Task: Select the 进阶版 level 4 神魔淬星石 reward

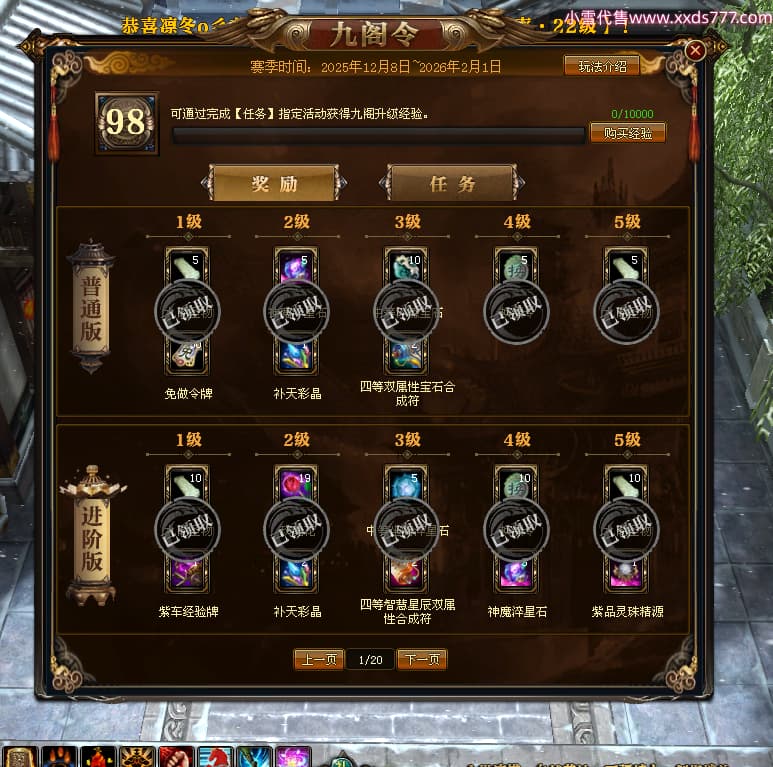Action: [516, 529]
